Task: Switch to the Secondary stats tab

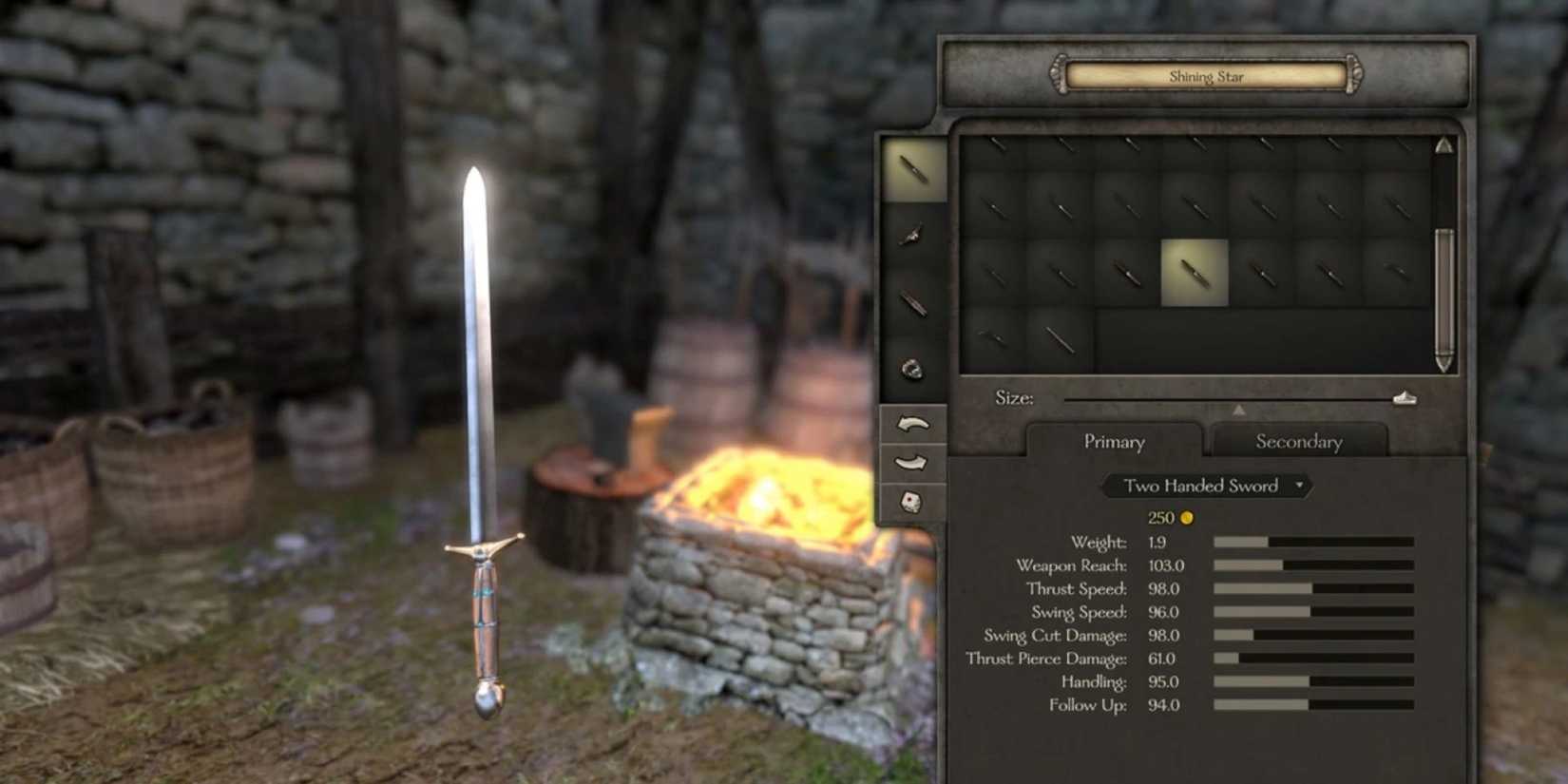Action: [x=1298, y=441]
